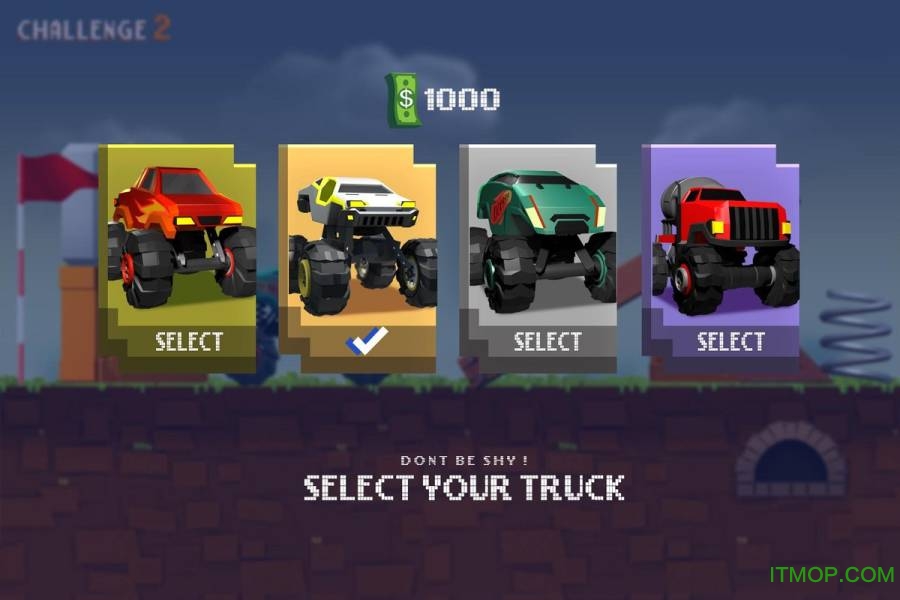Select the red flame monster truck
Screen dimensions: 900x600
[x=188, y=341]
